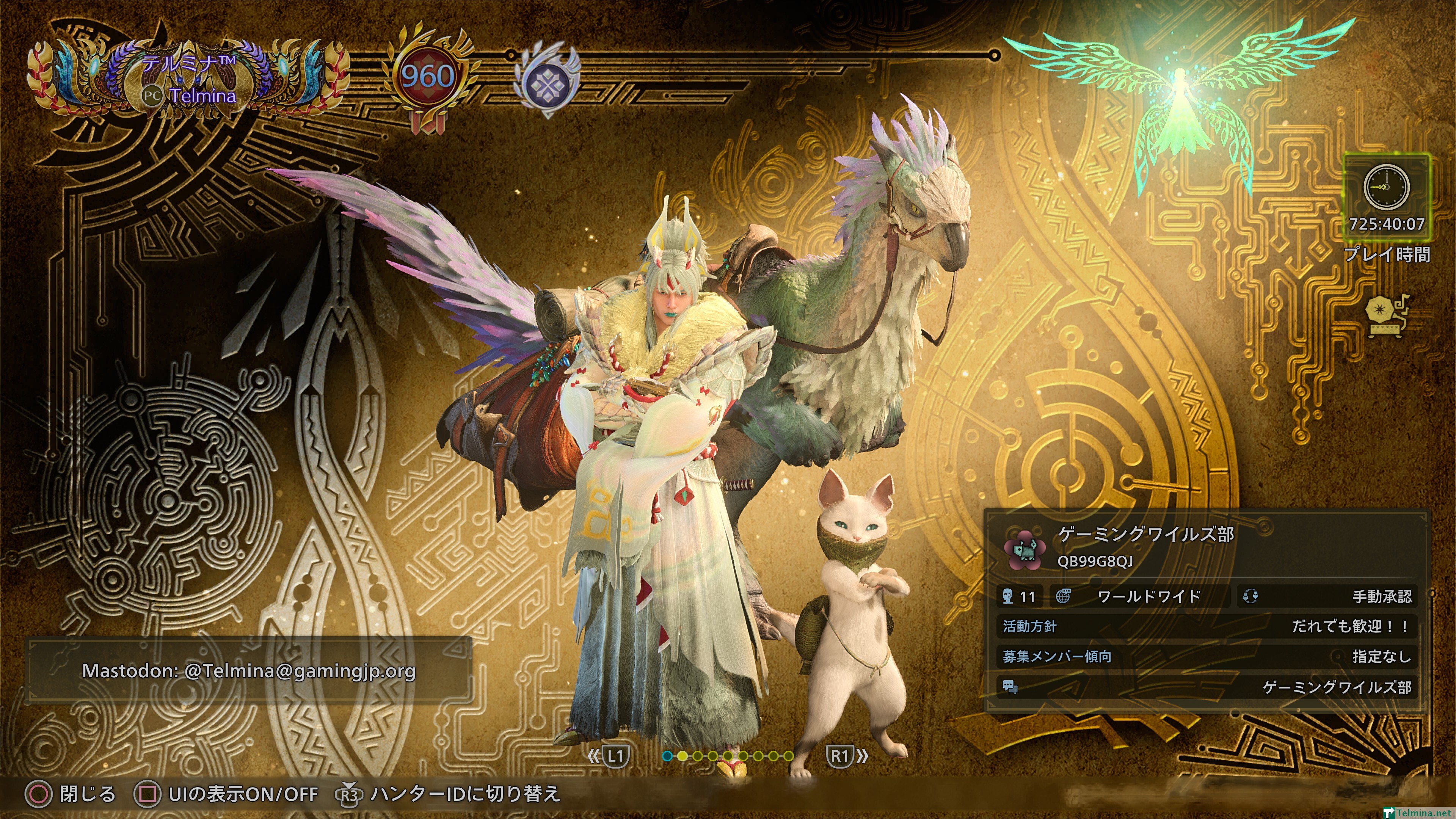This screenshot has width=1456, height=819.
Task: Click the 手動承認 approval field
Action: [1327, 597]
